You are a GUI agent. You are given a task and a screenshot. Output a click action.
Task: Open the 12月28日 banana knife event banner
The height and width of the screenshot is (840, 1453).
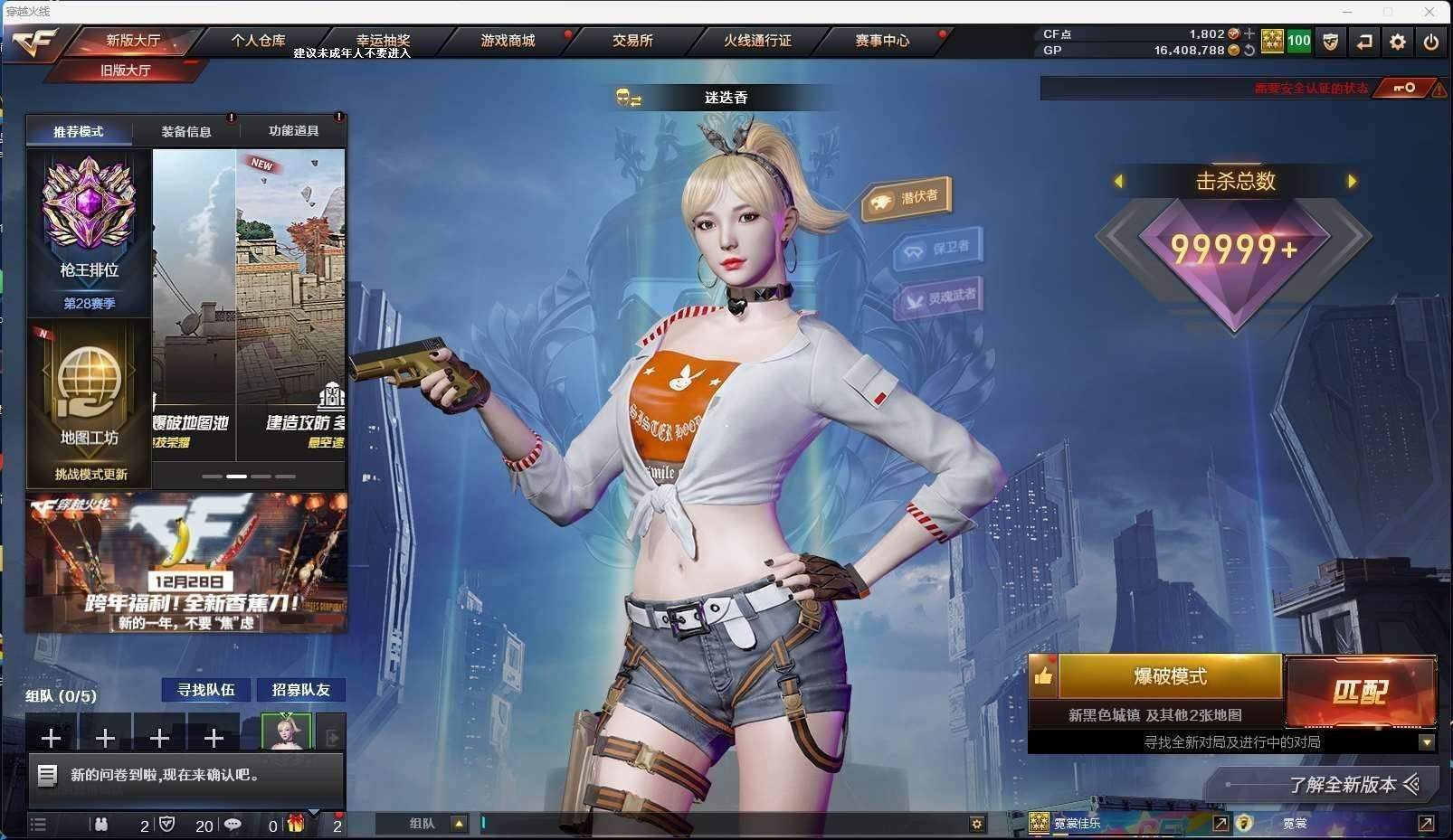186,562
